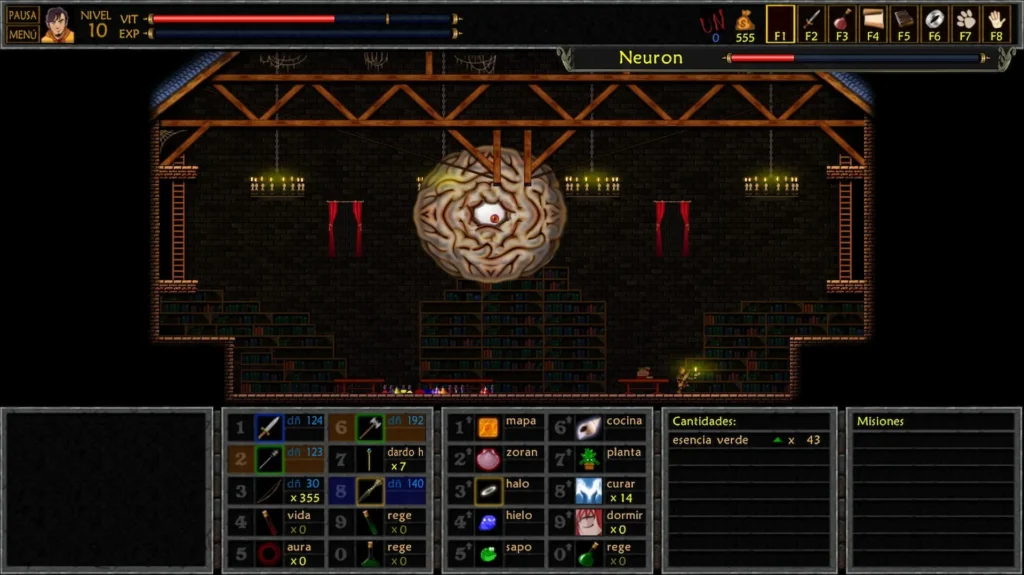Open the MENÚ button
This screenshot has height=575, width=1024.
22,34
